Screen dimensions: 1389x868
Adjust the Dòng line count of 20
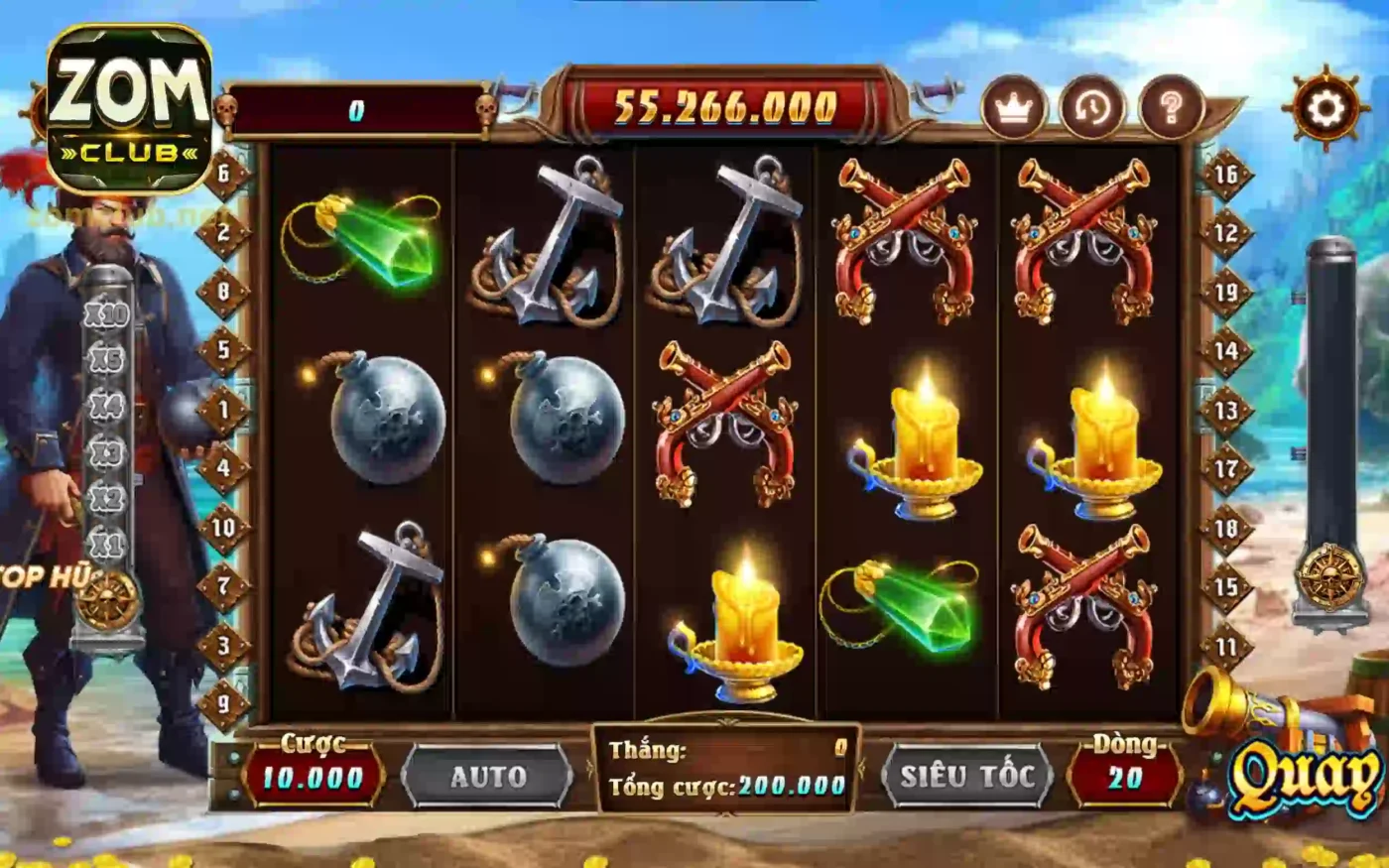tap(1125, 778)
